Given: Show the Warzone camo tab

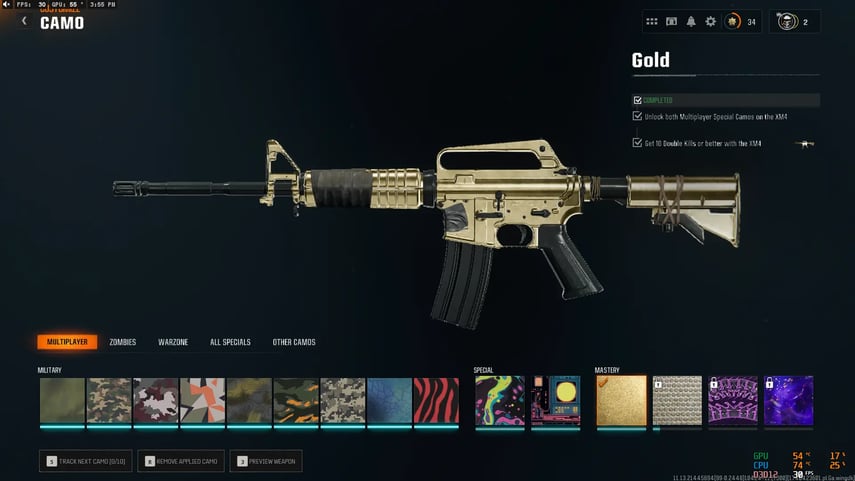Looking at the screenshot, I should (x=173, y=342).
